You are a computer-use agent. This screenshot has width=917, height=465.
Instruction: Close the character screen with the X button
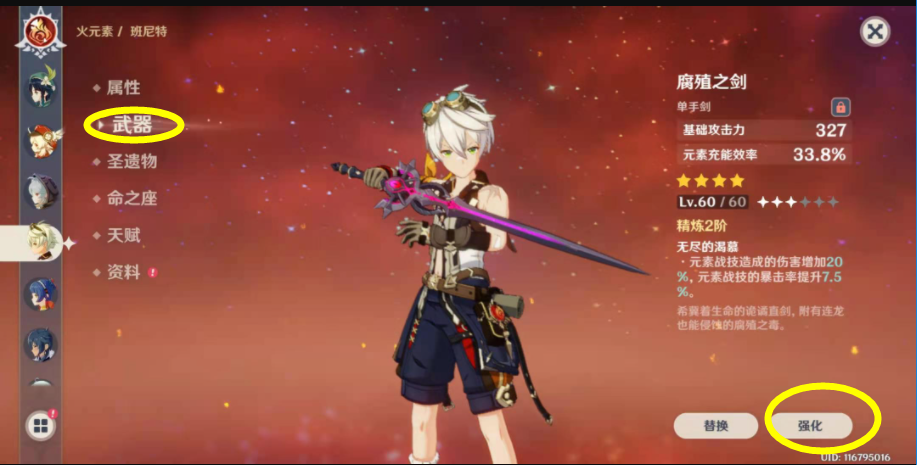(875, 32)
